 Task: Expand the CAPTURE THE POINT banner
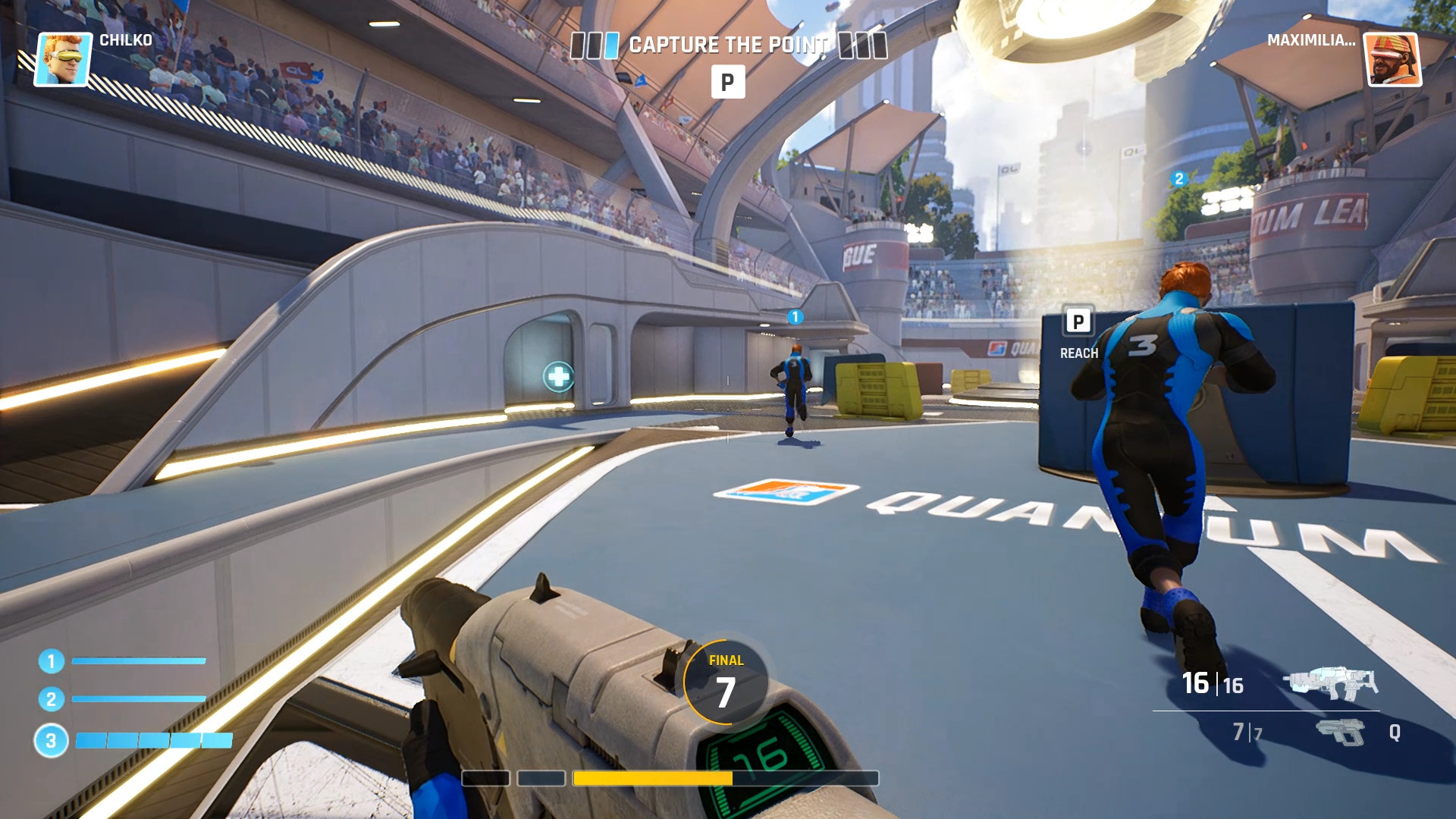point(728,44)
